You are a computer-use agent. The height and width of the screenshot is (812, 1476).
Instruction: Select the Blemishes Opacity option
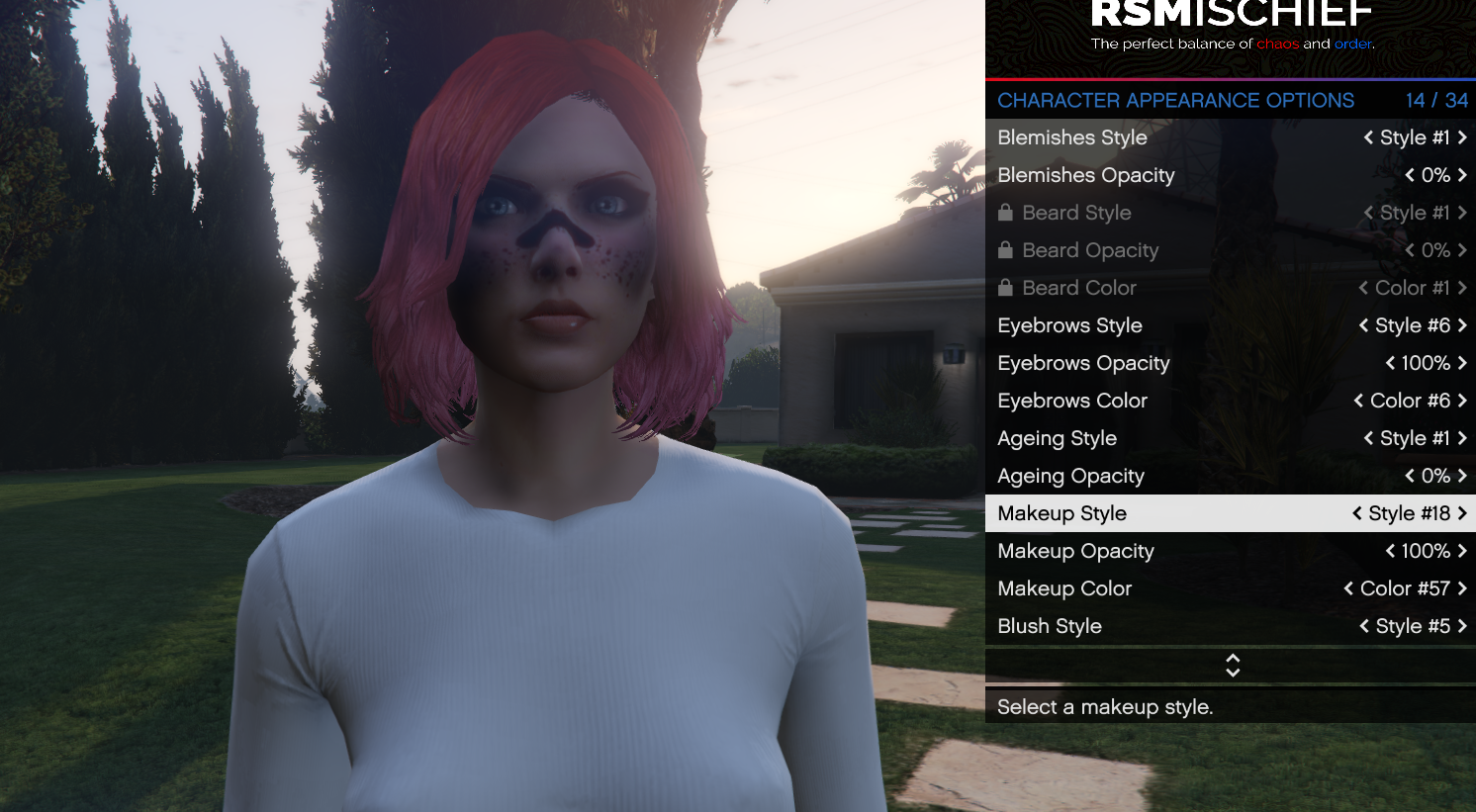click(x=1086, y=175)
